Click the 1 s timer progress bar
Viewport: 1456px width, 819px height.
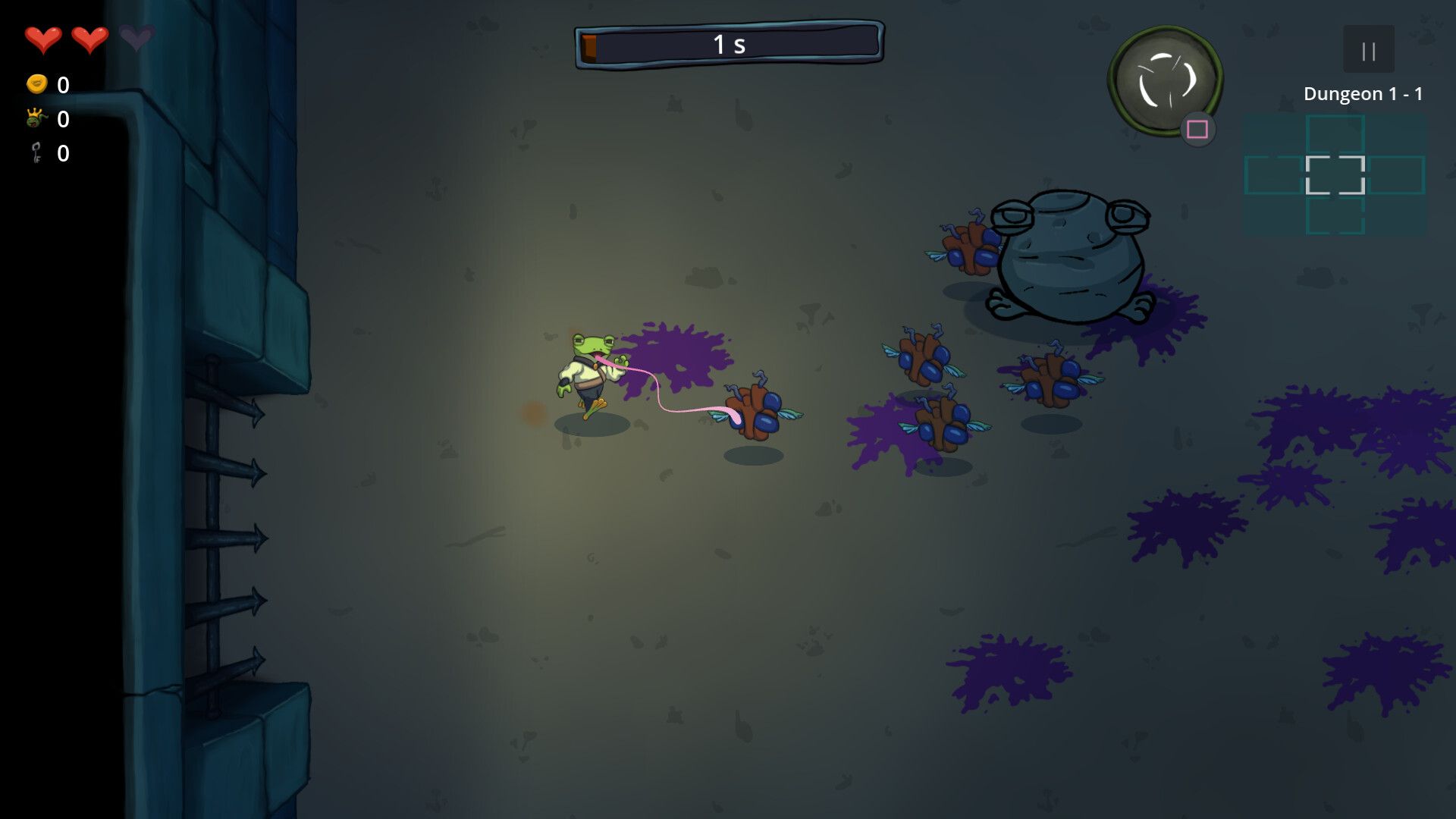pos(730,43)
